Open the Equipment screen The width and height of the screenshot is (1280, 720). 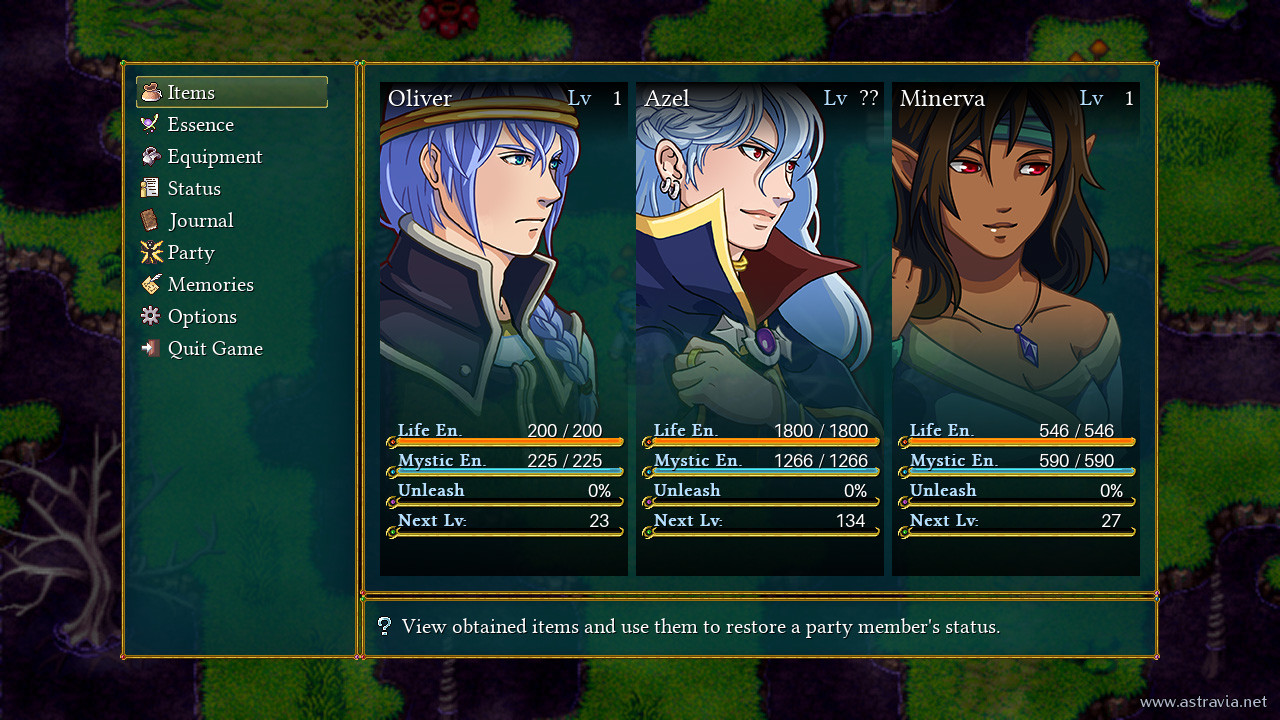tap(214, 157)
